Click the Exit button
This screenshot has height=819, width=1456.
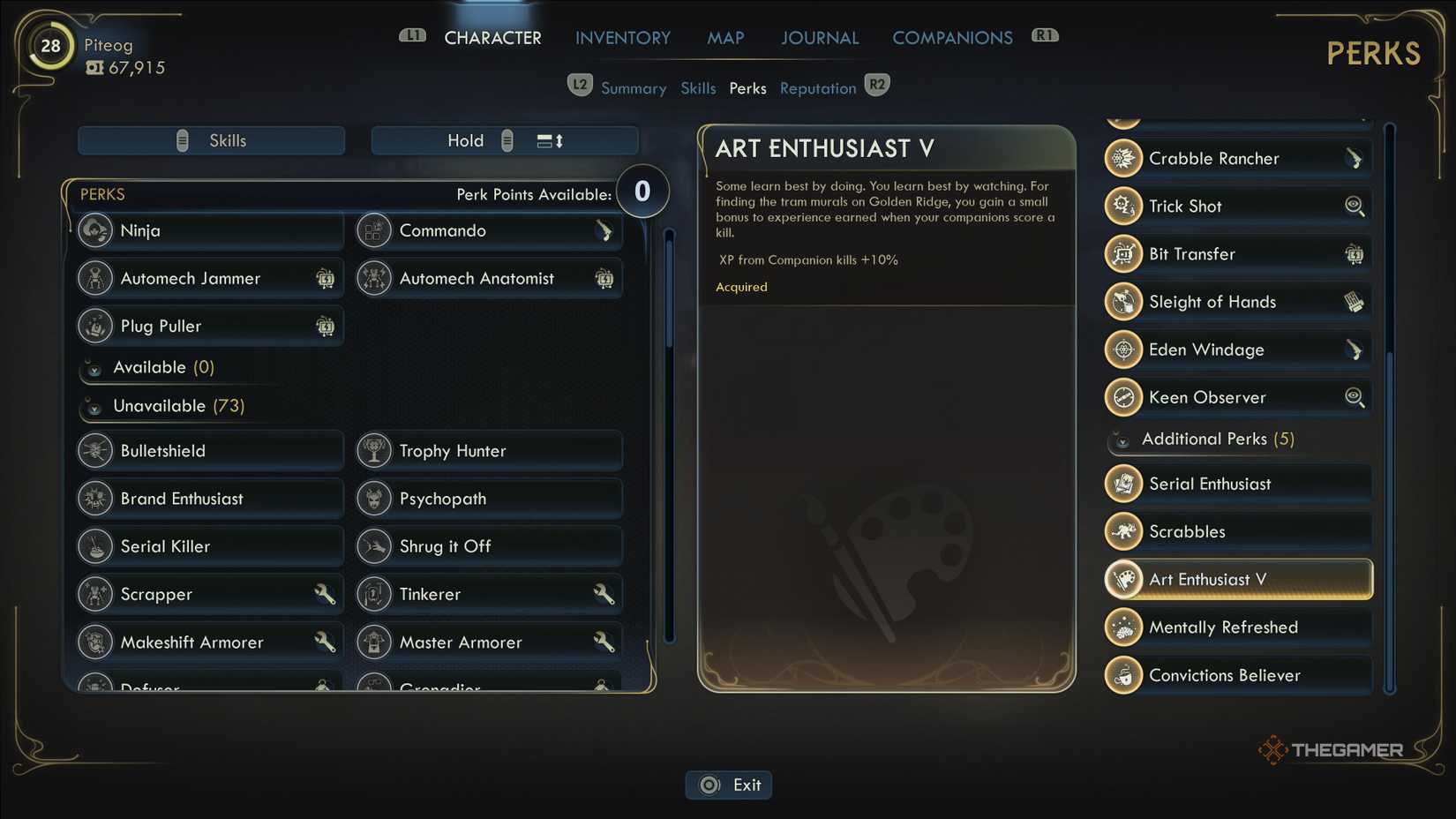pos(729,784)
